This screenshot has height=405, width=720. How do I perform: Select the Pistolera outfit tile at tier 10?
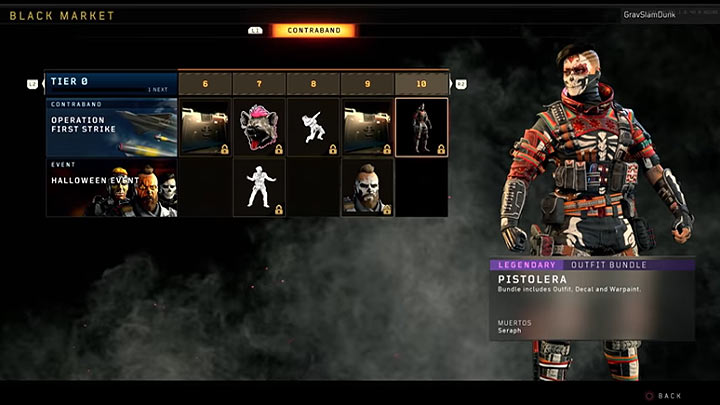click(x=421, y=127)
